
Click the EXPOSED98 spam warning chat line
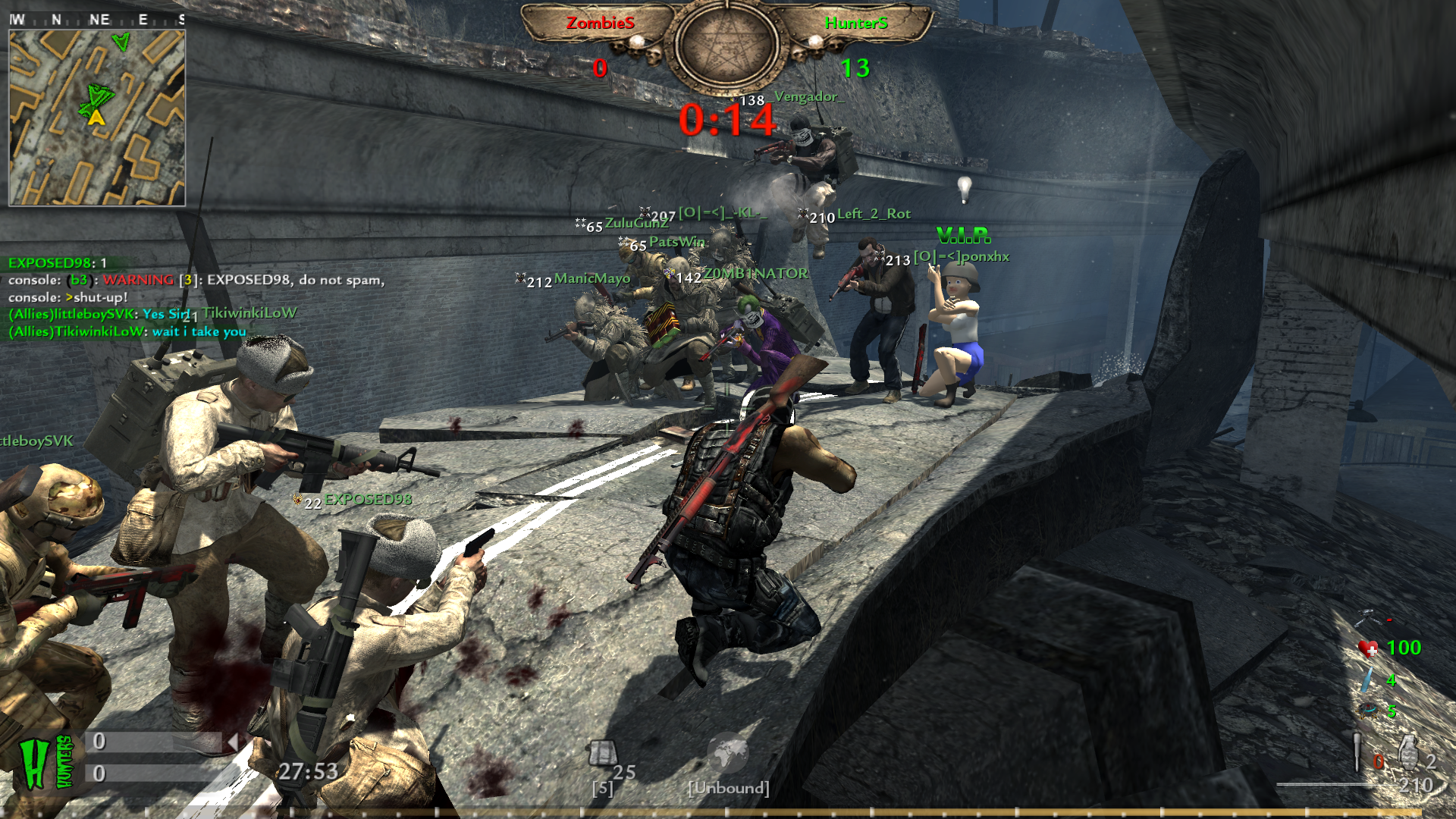(x=197, y=280)
